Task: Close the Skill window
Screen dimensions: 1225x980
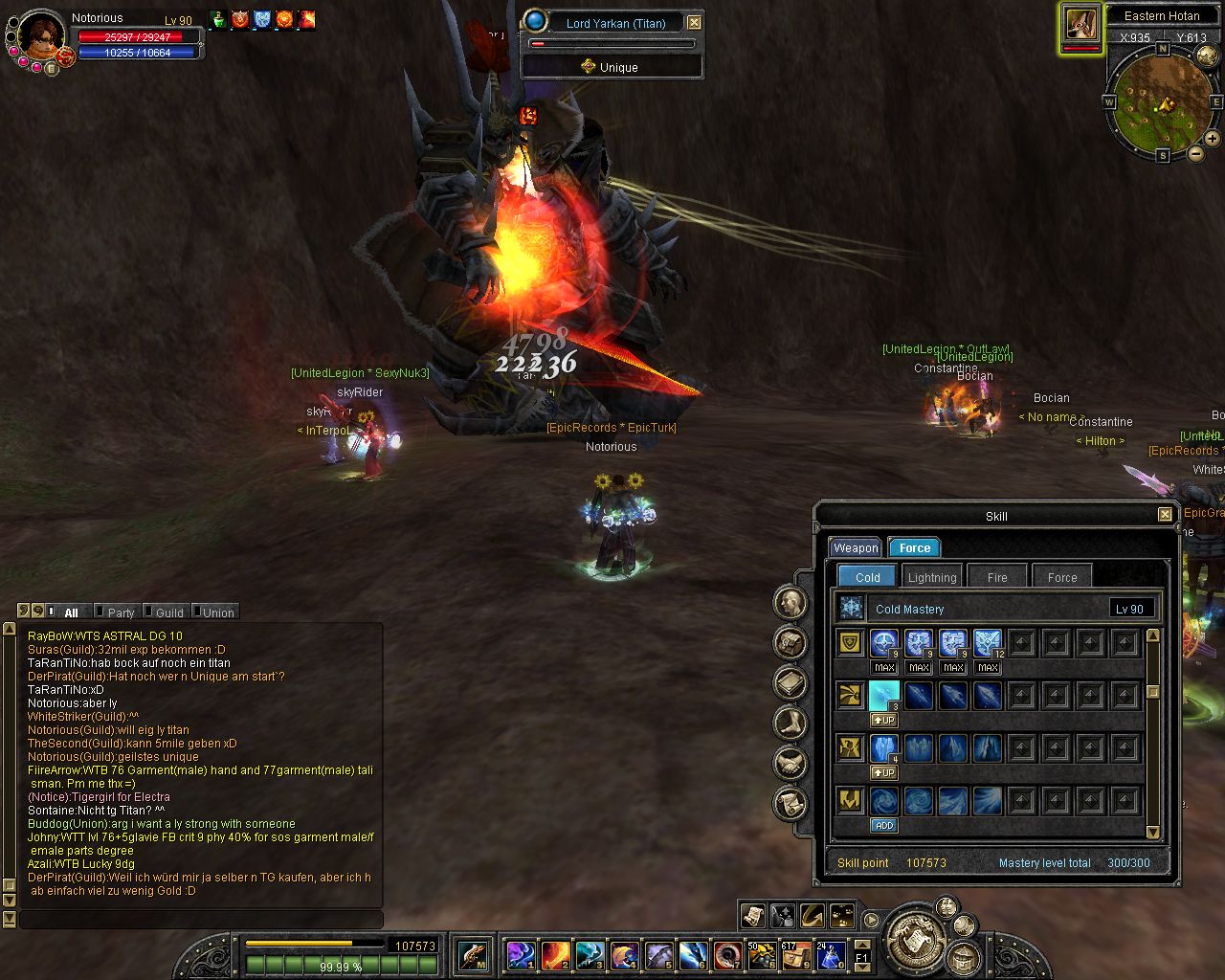Action: point(1165,515)
